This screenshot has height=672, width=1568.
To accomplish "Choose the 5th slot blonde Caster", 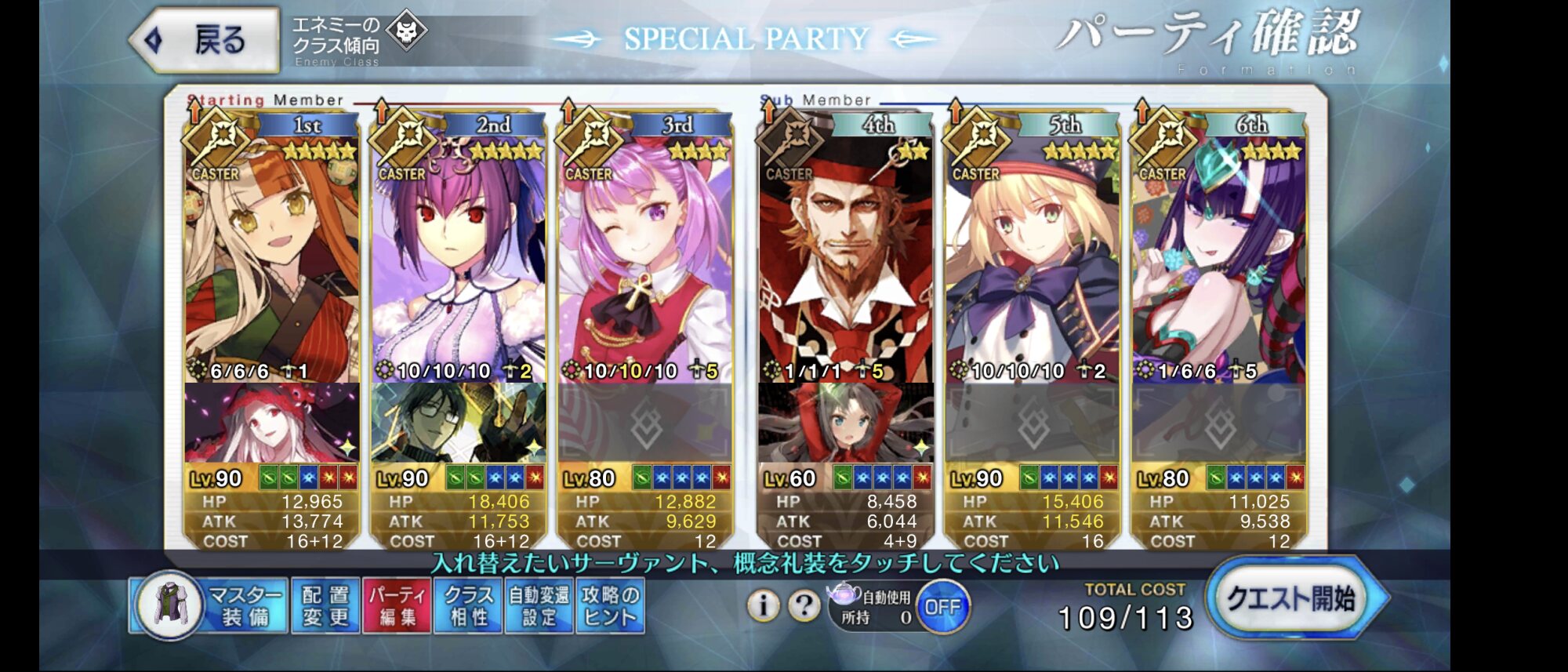I will 1033,259.
